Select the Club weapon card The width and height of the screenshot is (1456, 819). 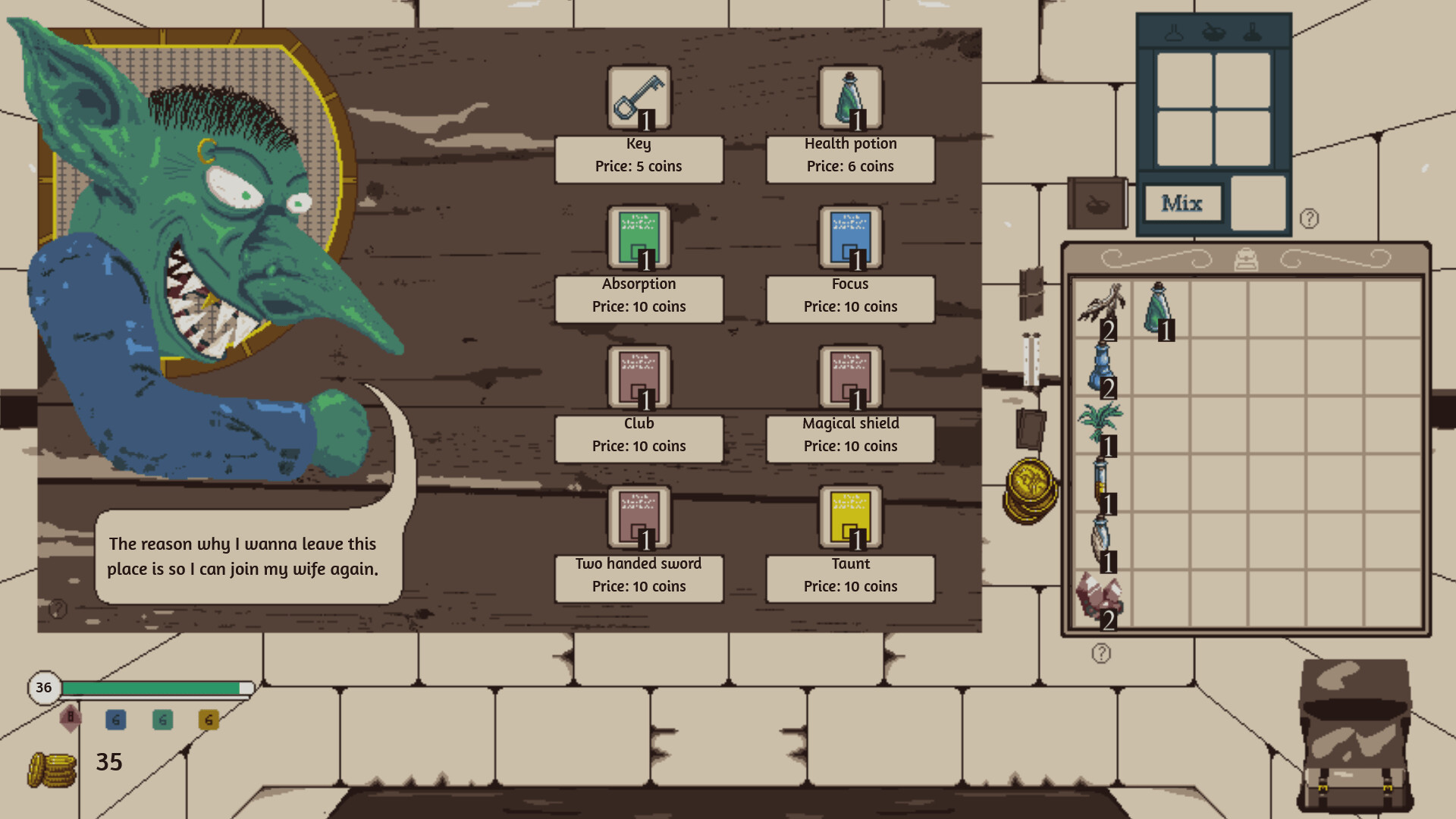(x=639, y=377)
